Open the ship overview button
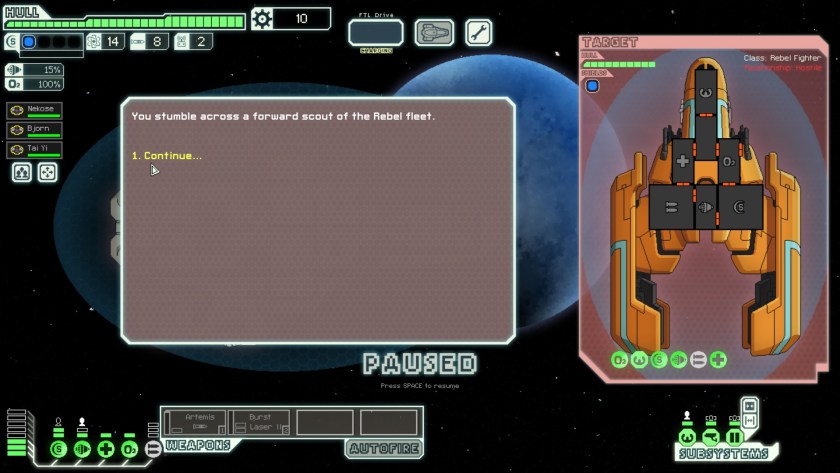The width and height of the screenshot is (840, 473). click(x=434, y=32)
